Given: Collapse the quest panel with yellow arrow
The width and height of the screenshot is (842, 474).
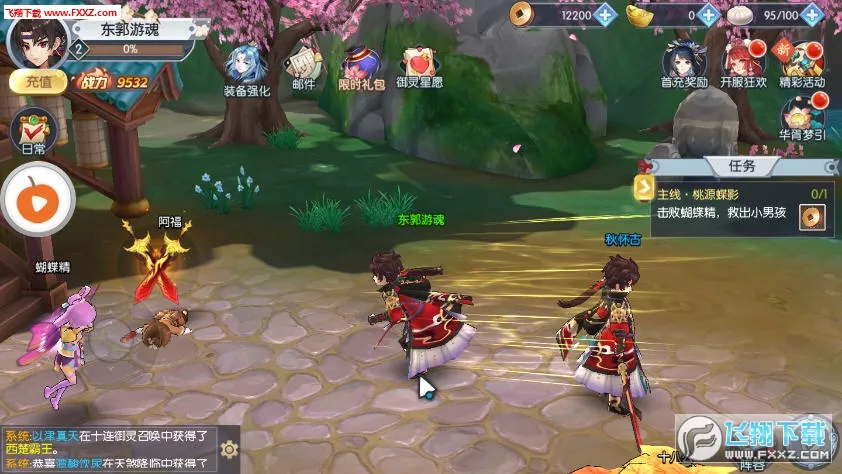Looking at the screenshot, I should [642, 187].
